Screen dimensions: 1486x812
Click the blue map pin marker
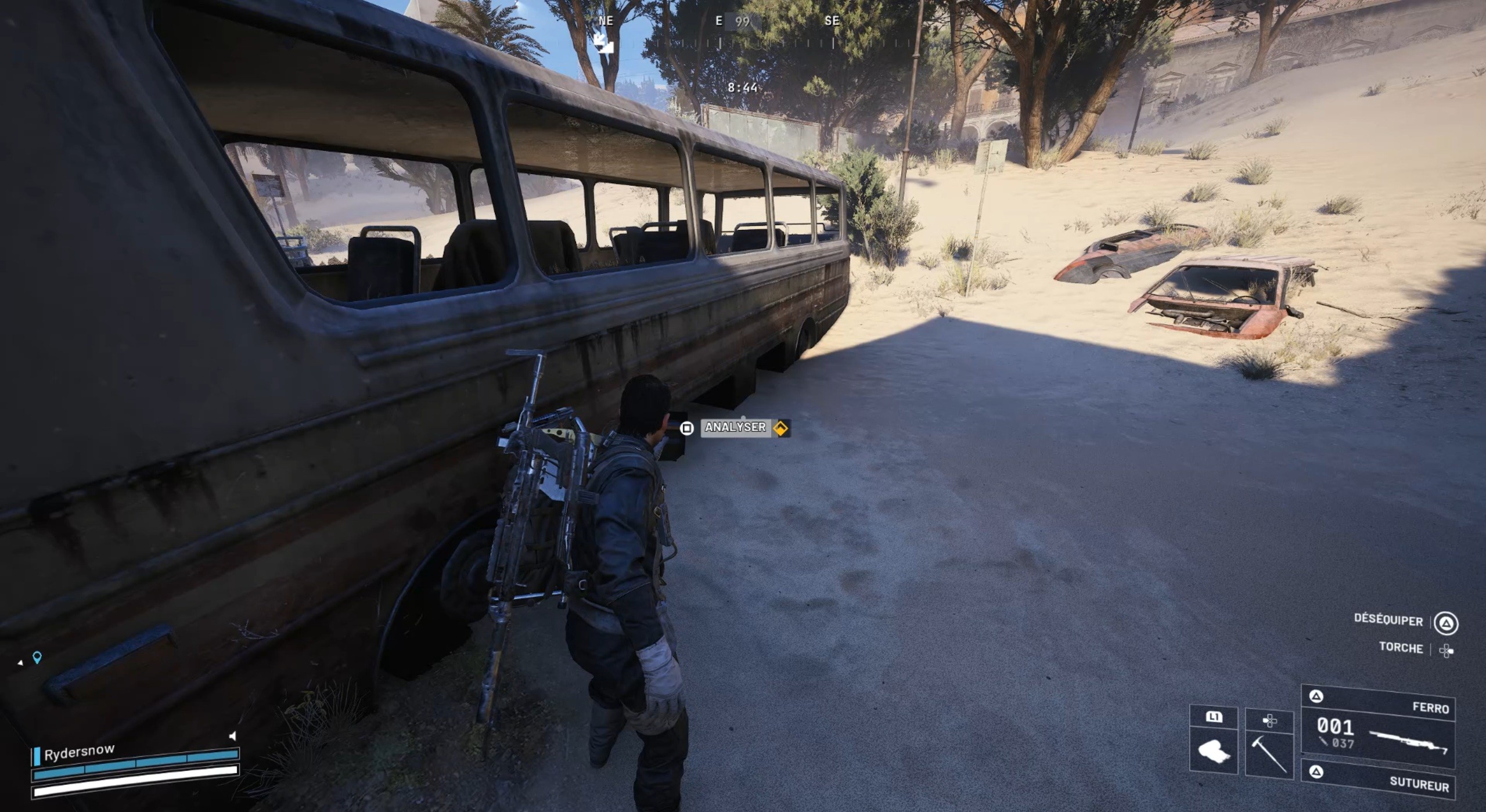pos(37,658)
